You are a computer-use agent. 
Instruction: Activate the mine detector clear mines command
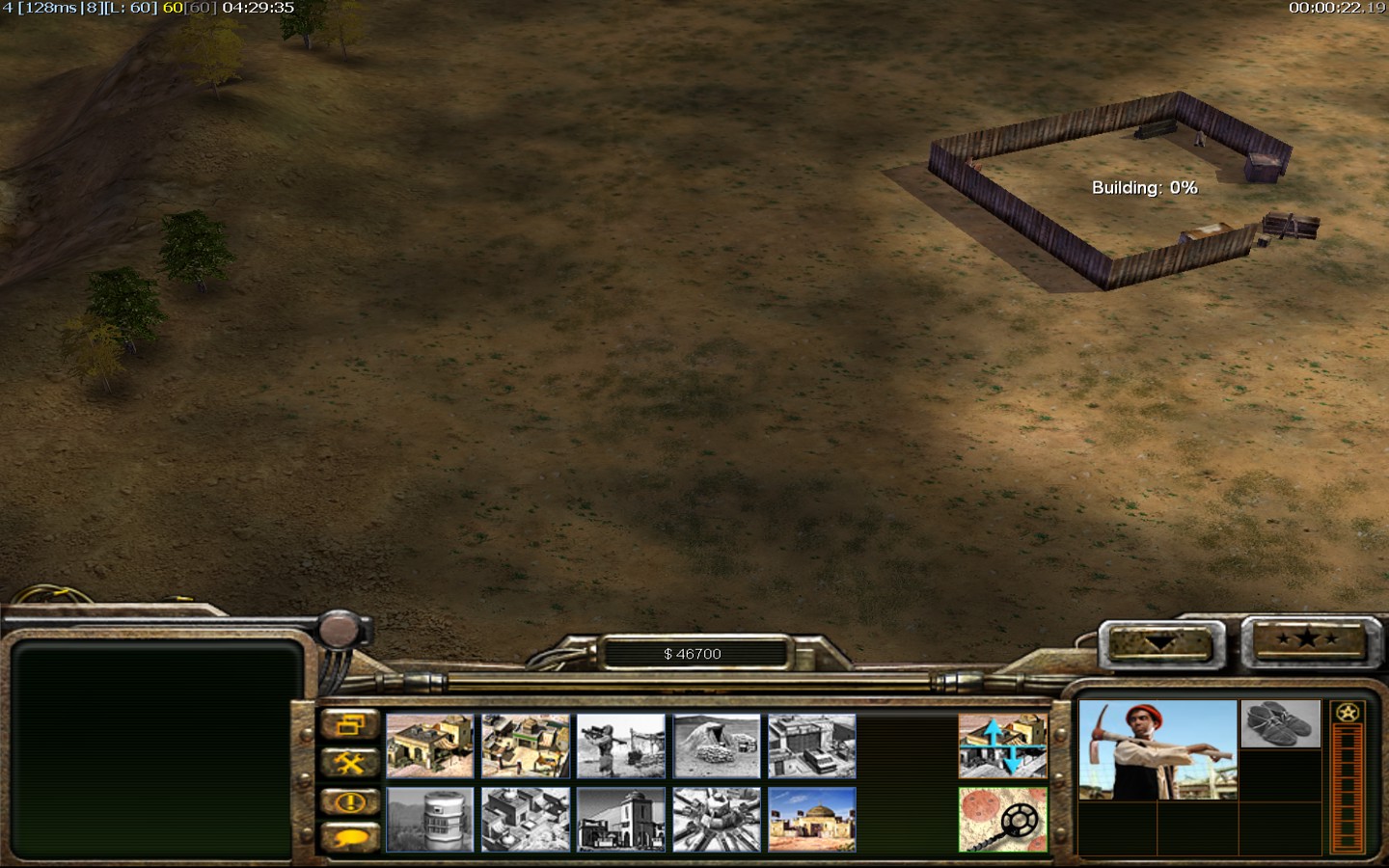pyautogui.click(x=1003, y=820)
